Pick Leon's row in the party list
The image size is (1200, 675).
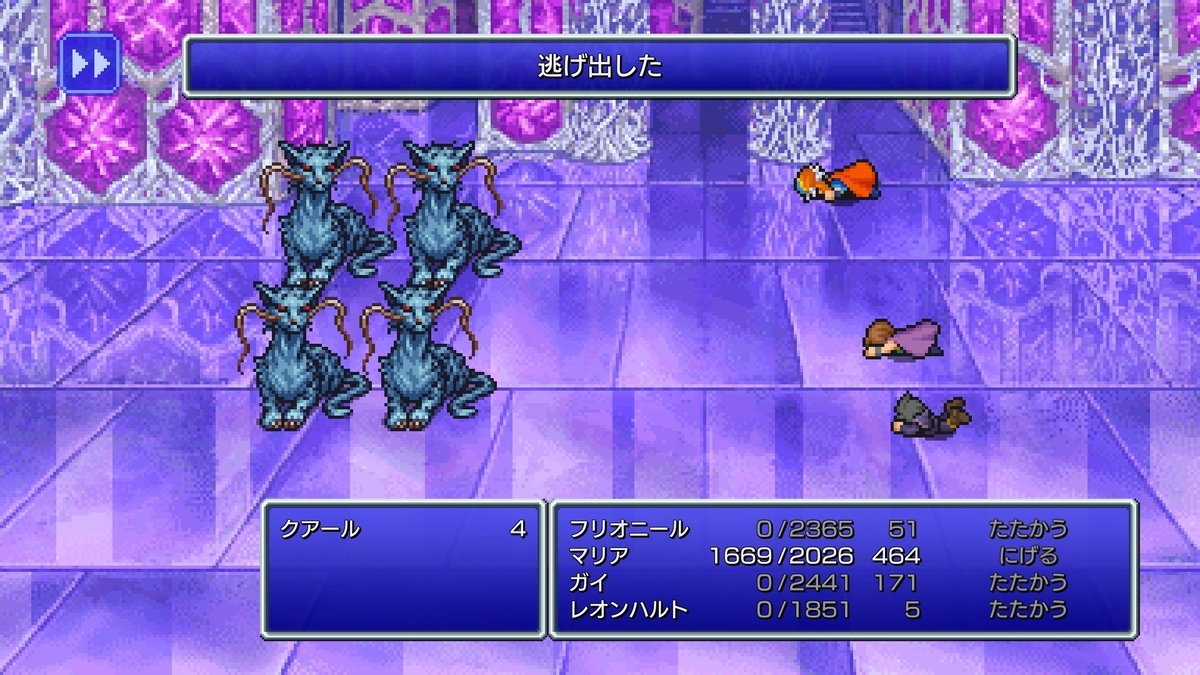630,609
